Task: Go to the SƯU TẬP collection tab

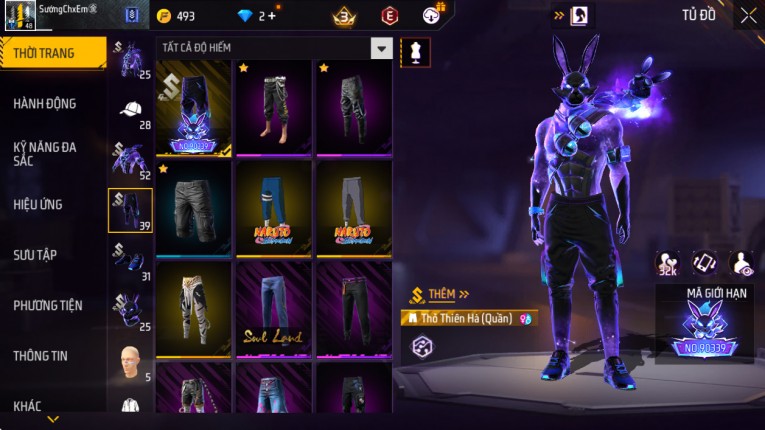Action: (x=36, y=255)
